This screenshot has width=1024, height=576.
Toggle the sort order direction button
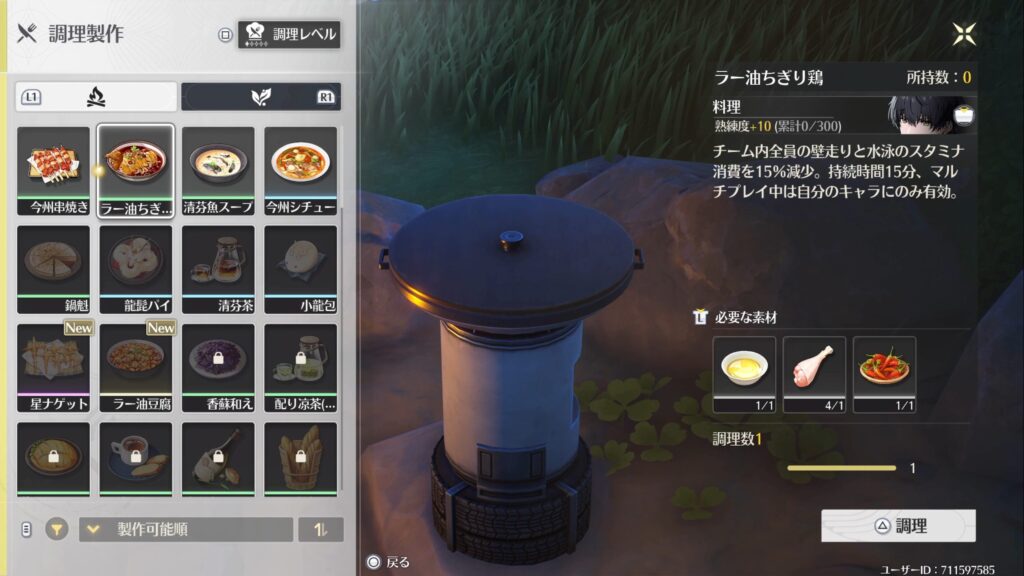tap(320, 529)
